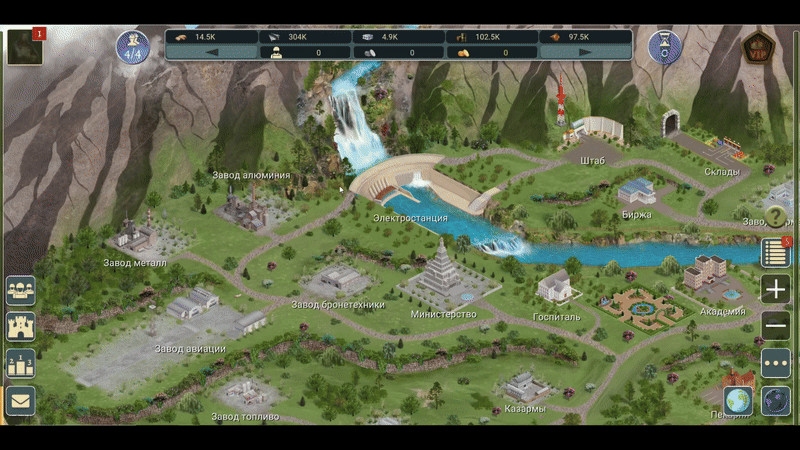Open the soldiers army menu

tap(21, 290)
